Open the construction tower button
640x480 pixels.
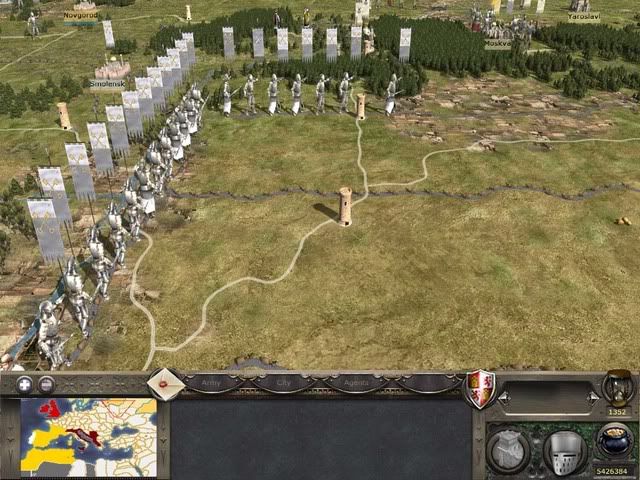coord(510,450)
